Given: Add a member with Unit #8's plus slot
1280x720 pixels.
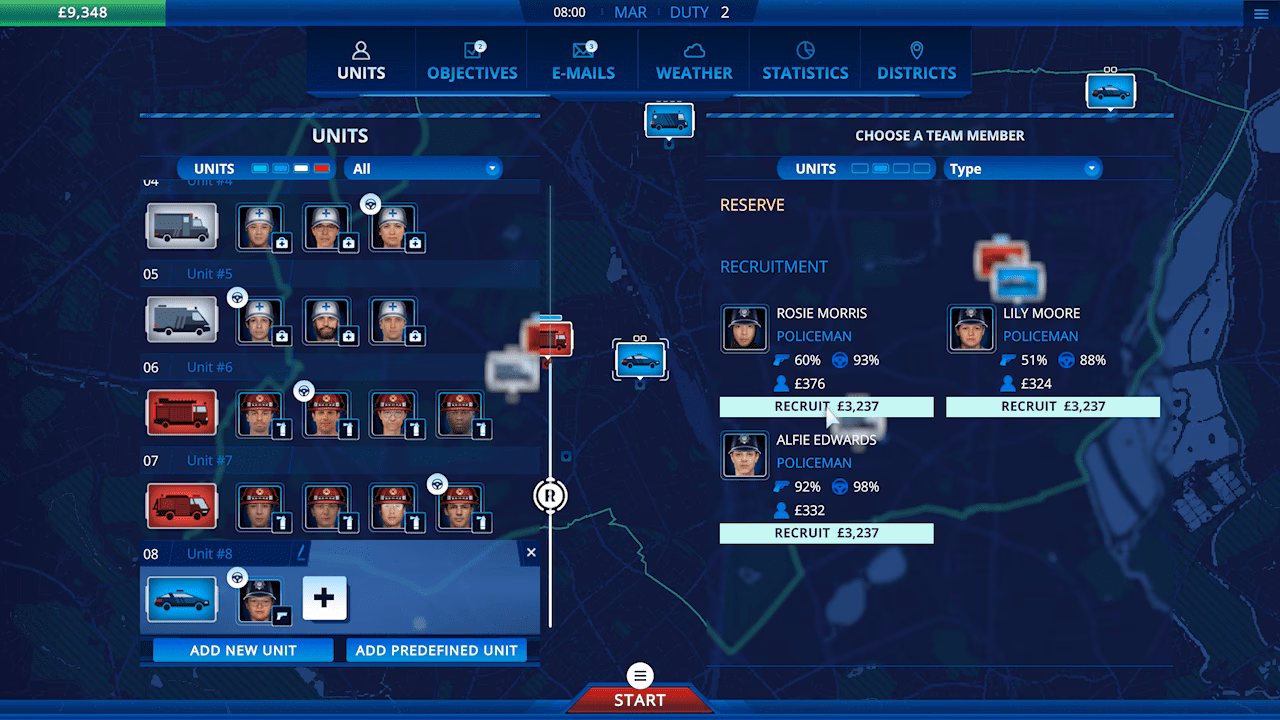Looking at the screenshot, I should pos(324,599).
